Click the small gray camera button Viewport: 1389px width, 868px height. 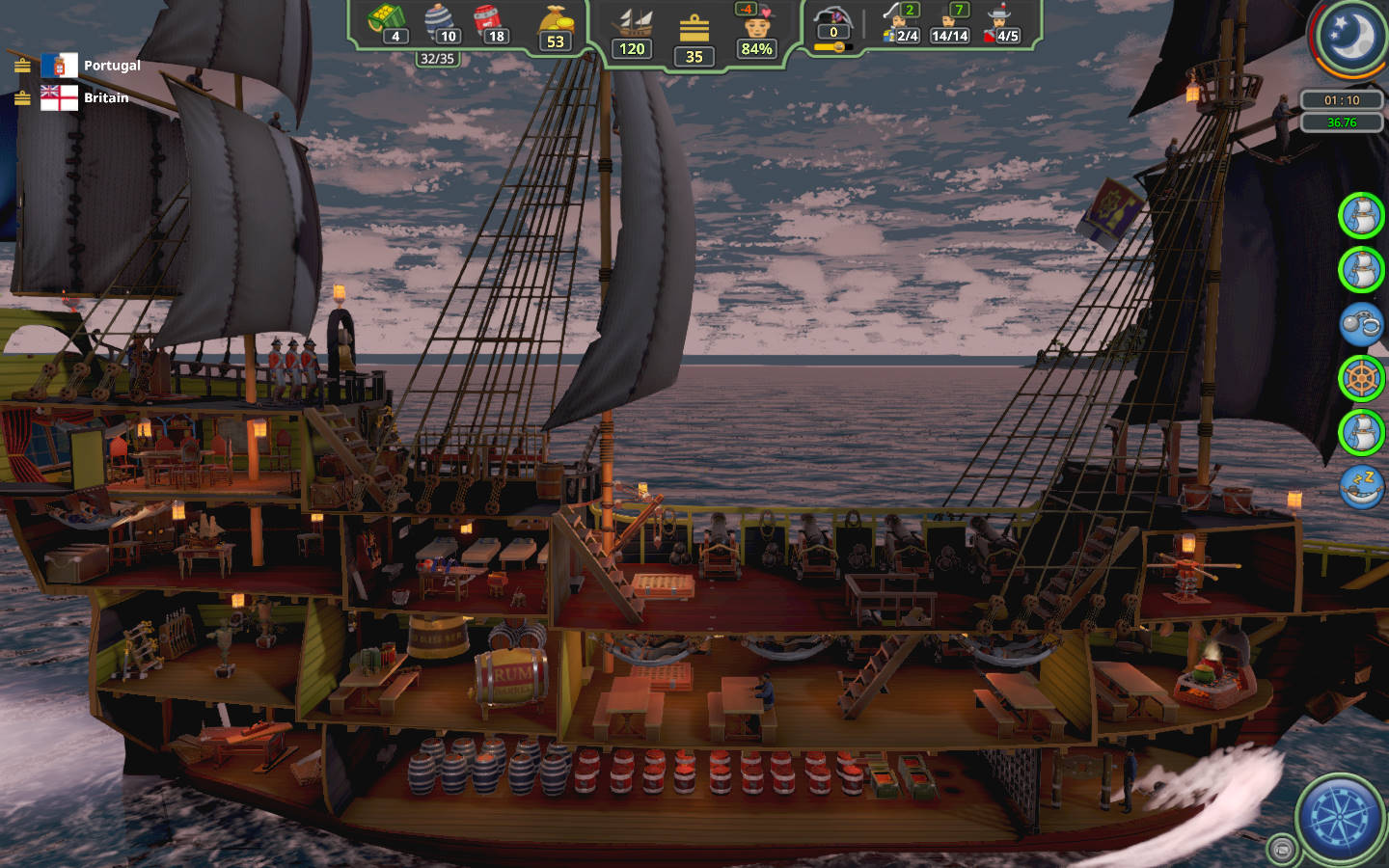tap(1282, 849)
